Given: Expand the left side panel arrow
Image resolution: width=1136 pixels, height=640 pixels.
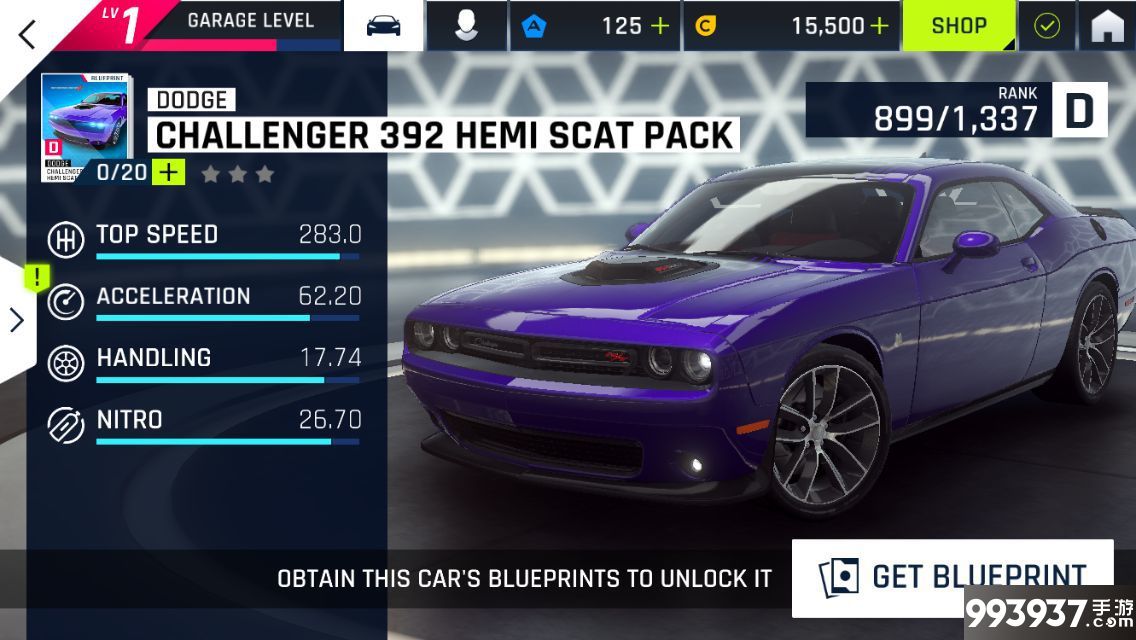Looking at the screenshot, I should click(x=16, y=319).
